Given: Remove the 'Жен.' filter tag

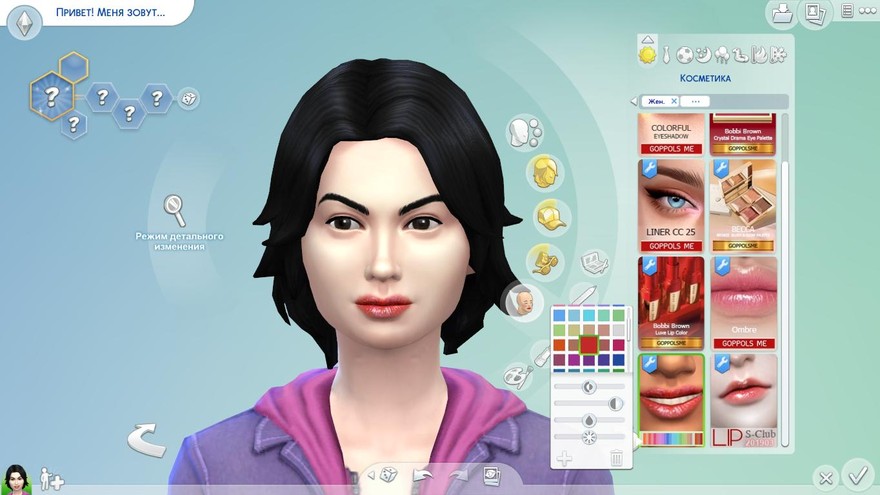Looking at the screenshot, I should 674,101.
